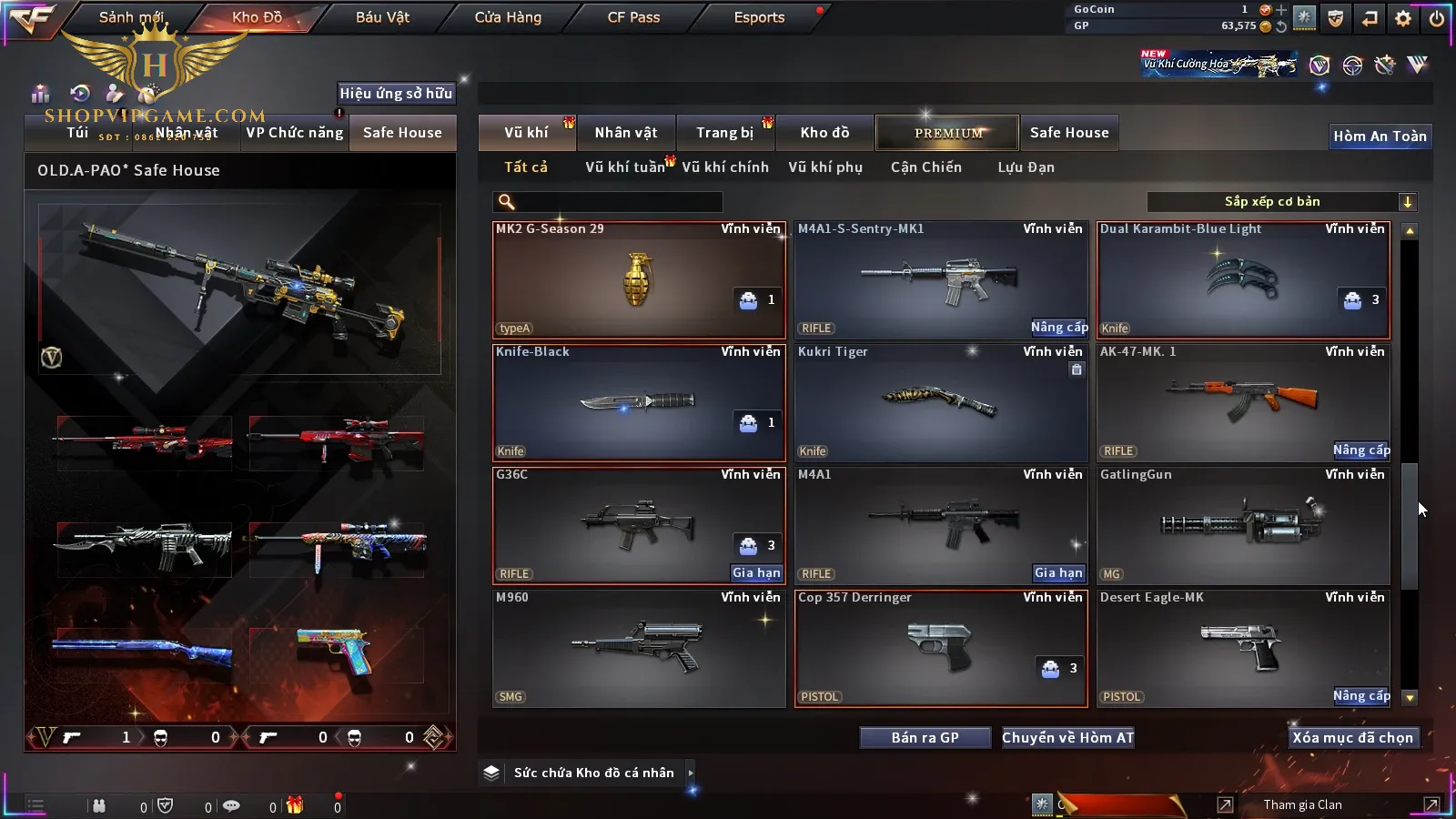Viewport: 1456px width, 819px height.
Task: Go to the Cửa Hàng shop
Action: 508,17
